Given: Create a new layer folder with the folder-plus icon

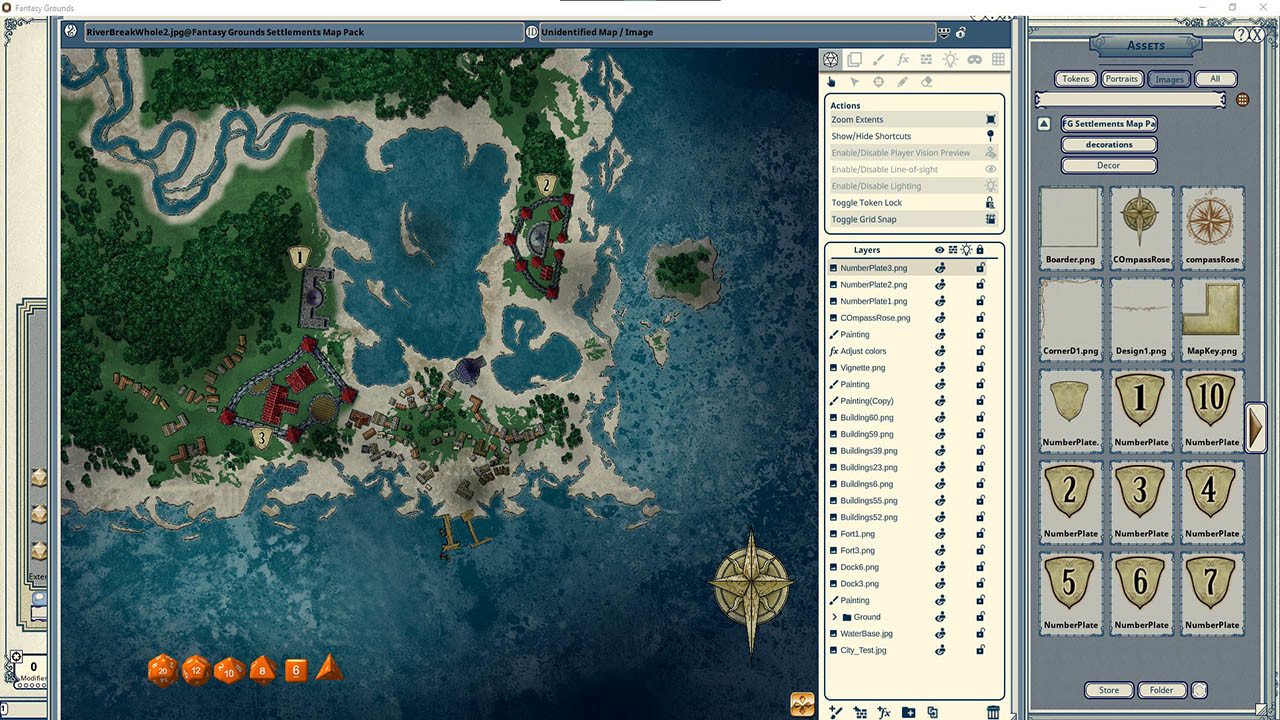Looking at the screenshot, I should click(x=908, y=712).
